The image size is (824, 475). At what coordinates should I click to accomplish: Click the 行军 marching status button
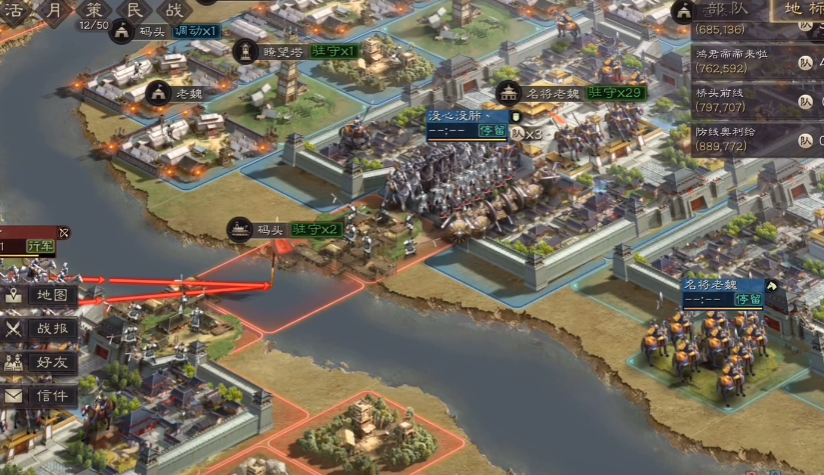click(x=41, y=245)
